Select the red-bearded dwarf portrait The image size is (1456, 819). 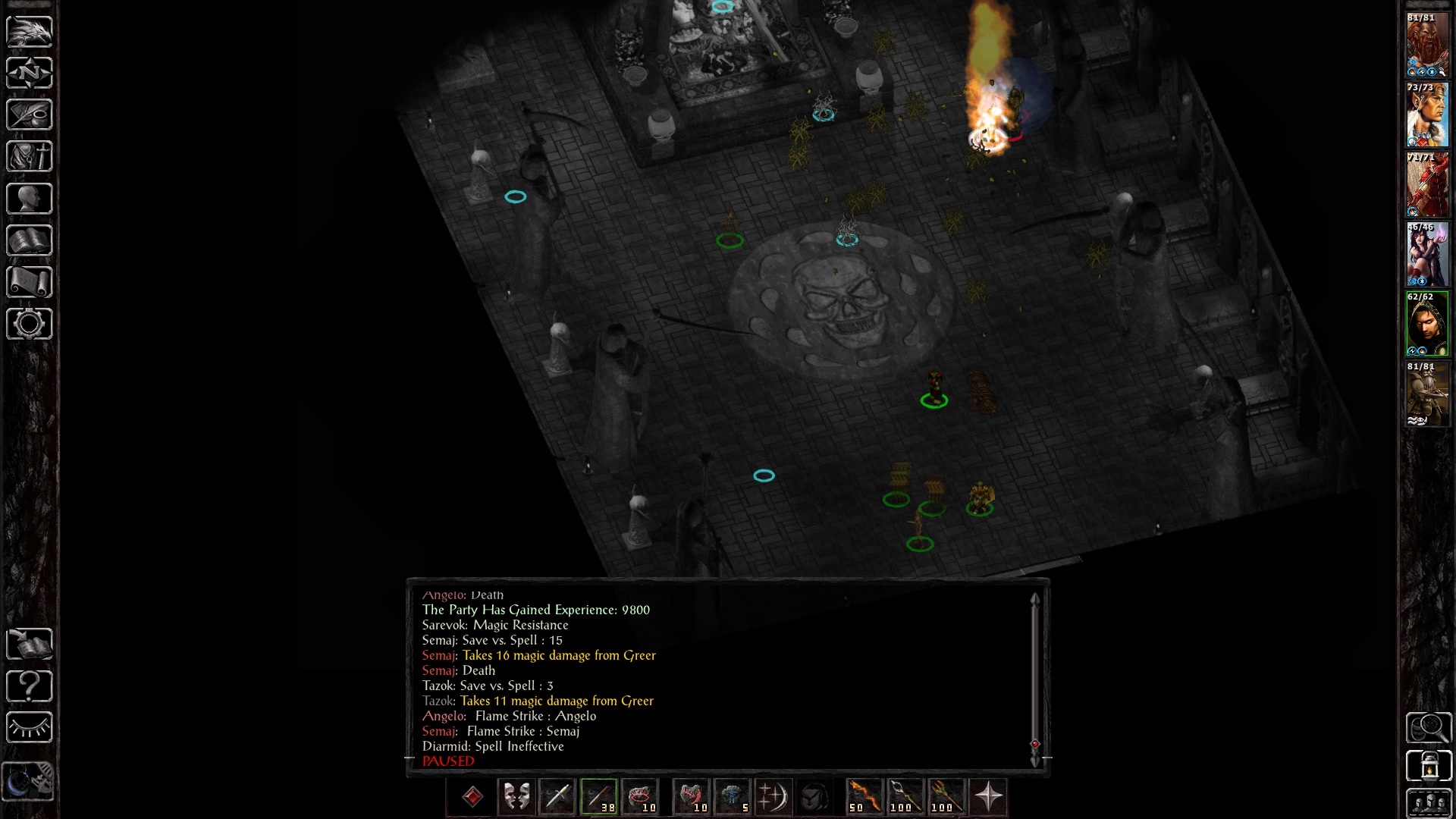tap(1427, 45)
